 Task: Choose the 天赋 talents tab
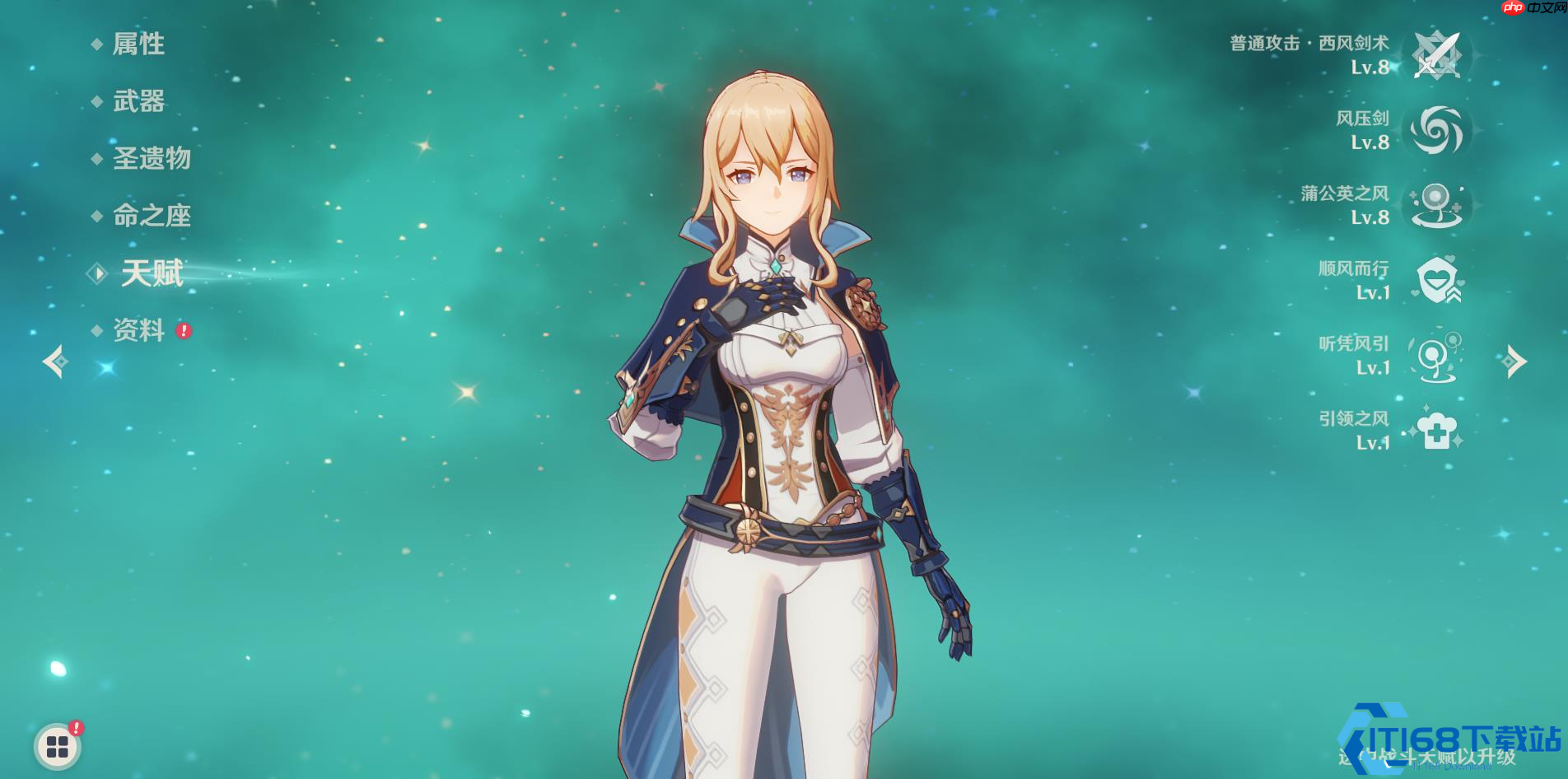coord(152,273)
